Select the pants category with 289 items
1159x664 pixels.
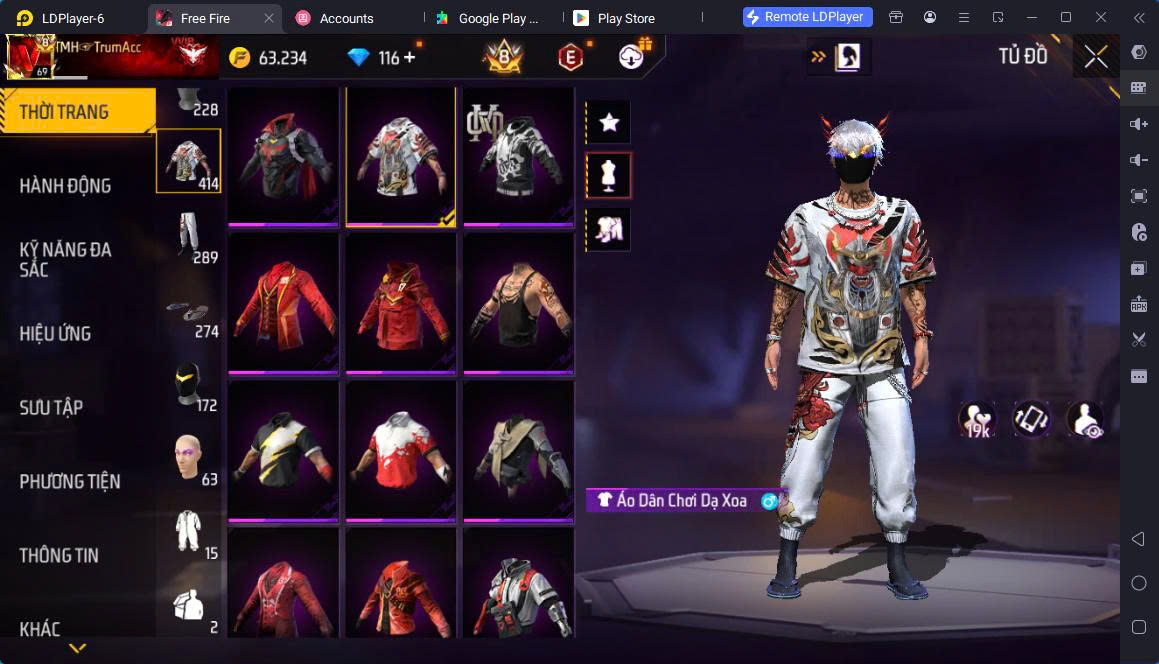pyautogui.click(x=189, y=237)
